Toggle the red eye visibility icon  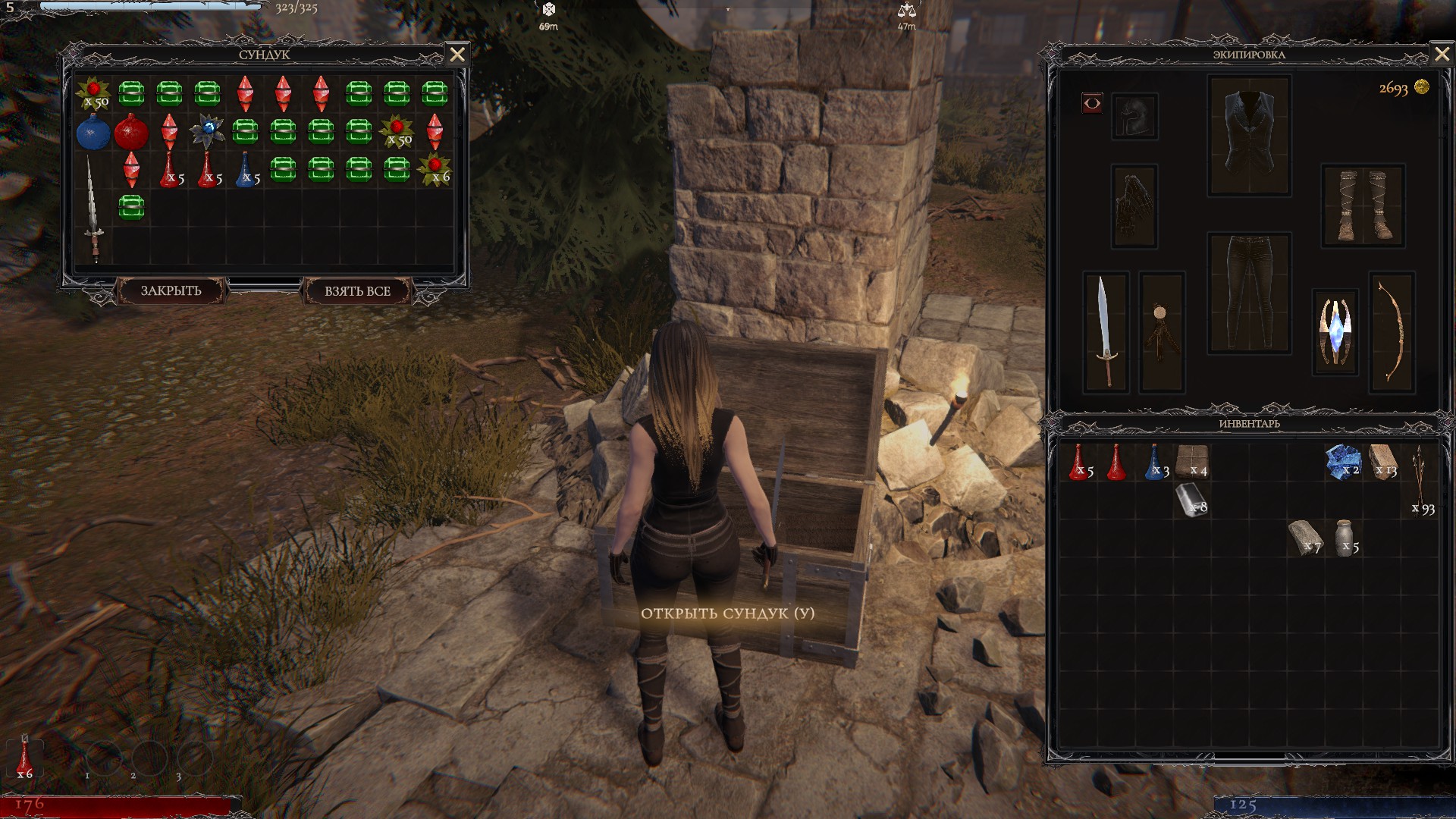[1092, 103]
